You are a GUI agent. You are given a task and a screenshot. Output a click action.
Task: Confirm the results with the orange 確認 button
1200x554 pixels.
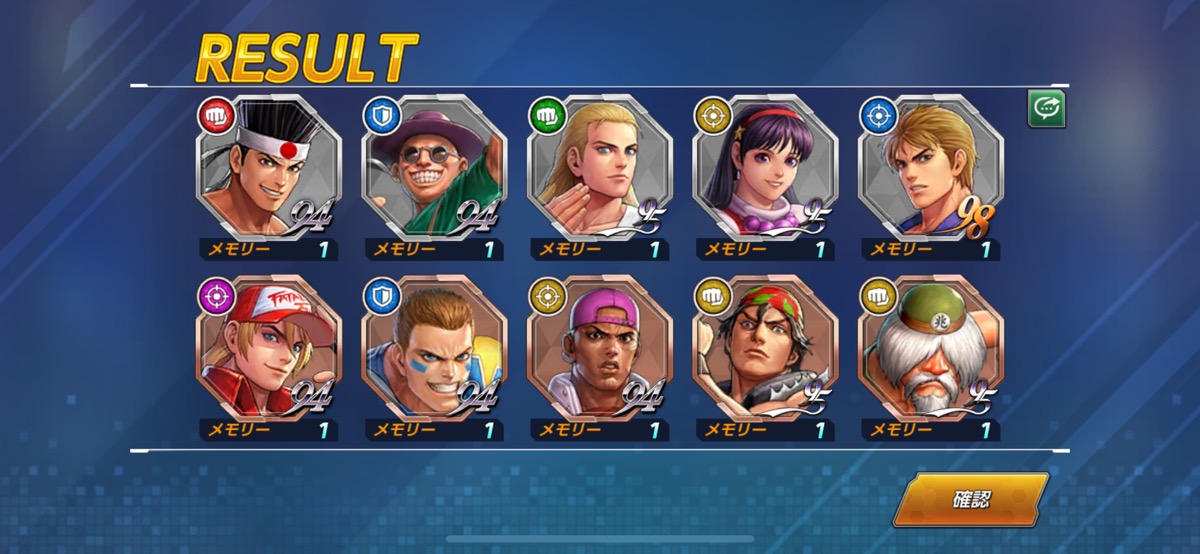(x=969, y=499)
